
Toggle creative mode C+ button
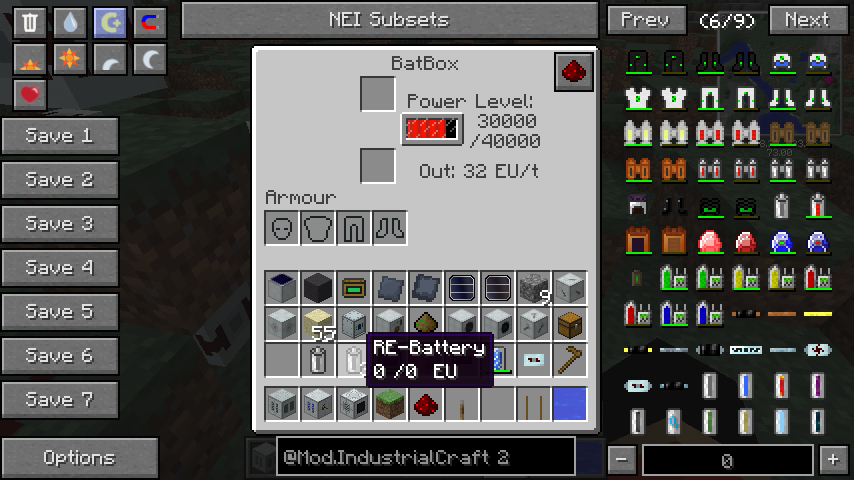tap(110, 22)
